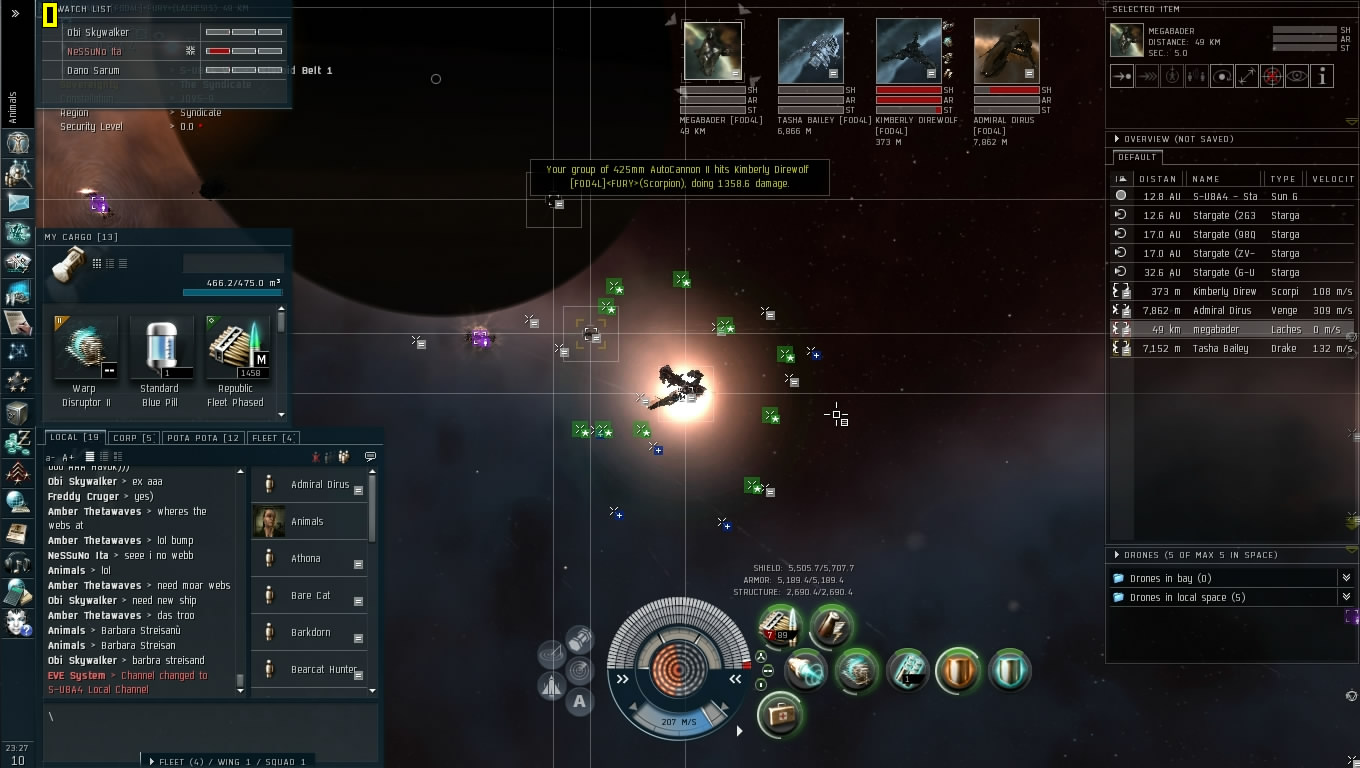Orbit the selected megabader target

pyautogui.click(x=1221, y=76)
